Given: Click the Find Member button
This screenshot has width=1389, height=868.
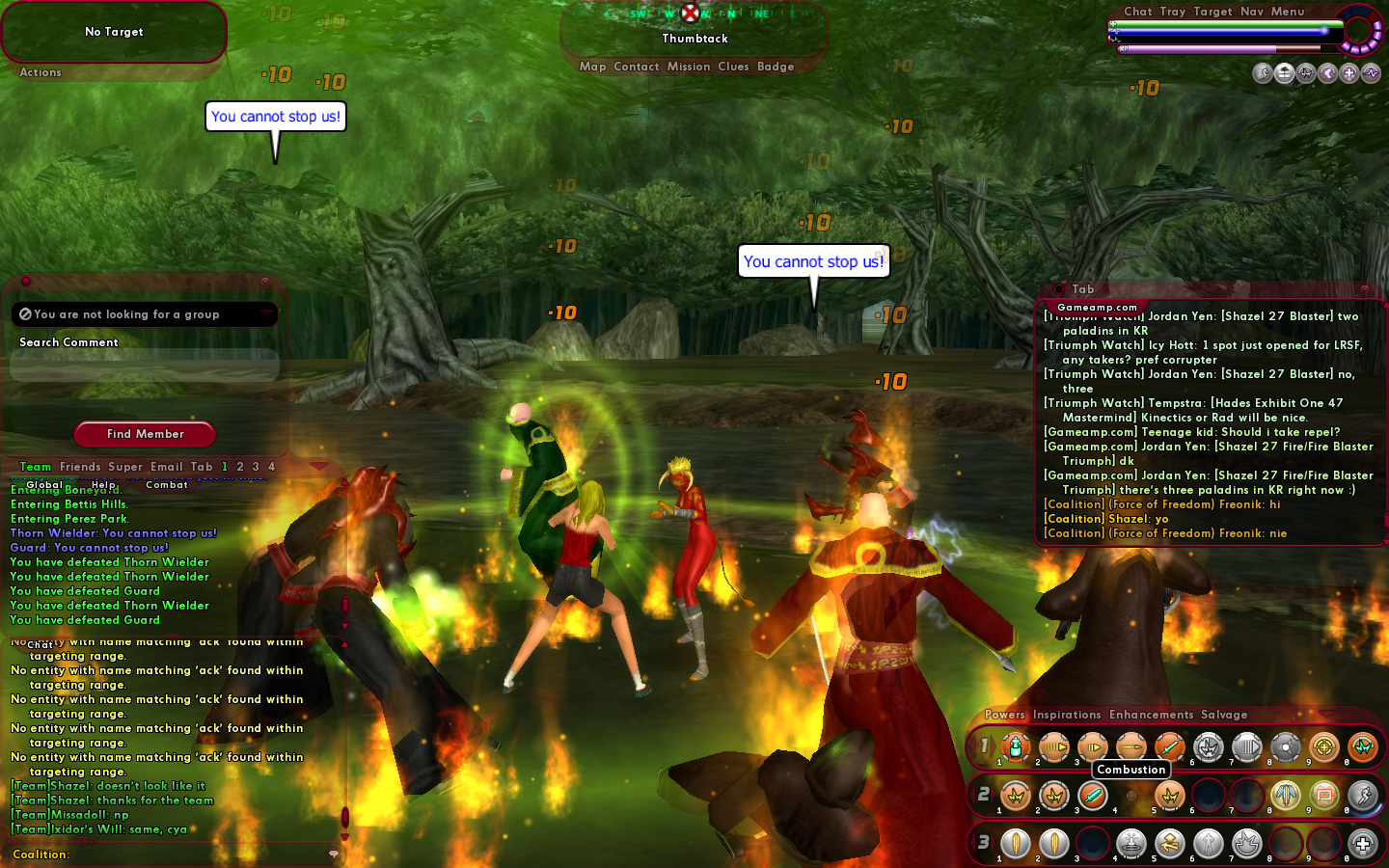Looking at the screenshot, I should click(145, 434).
